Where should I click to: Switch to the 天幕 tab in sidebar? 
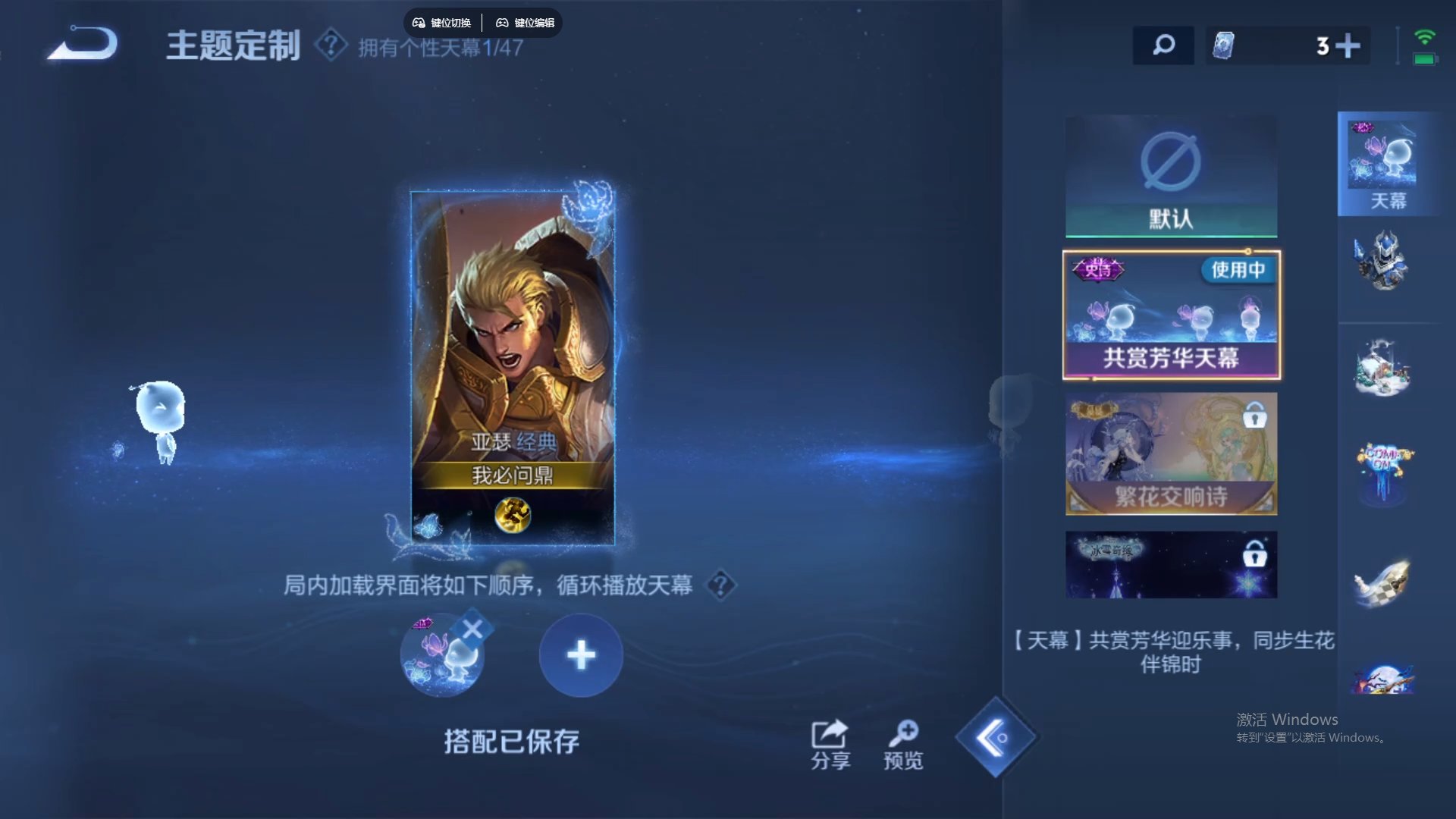point(1389,163)
